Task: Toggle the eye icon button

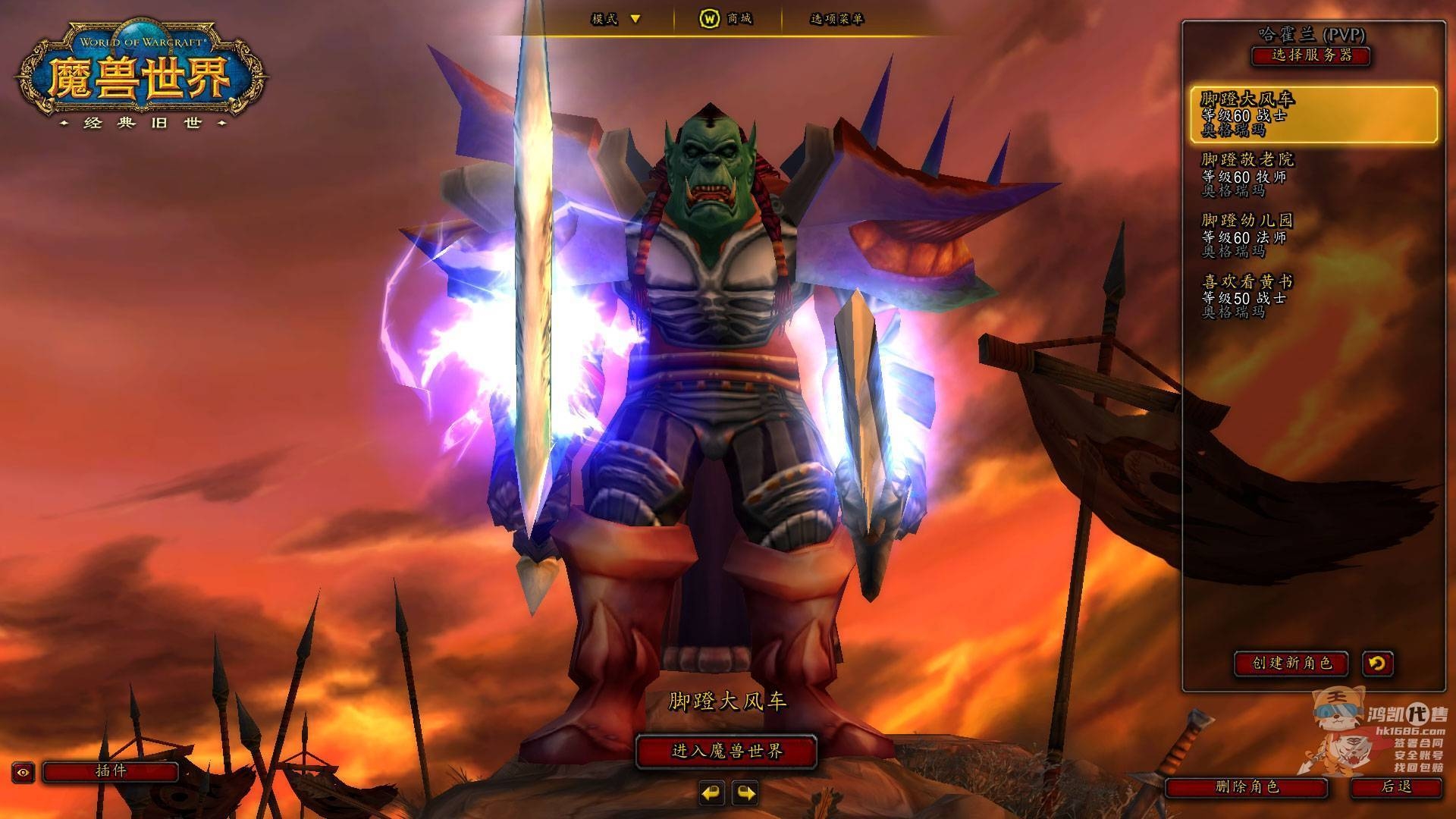Action: tap(24, 773)
